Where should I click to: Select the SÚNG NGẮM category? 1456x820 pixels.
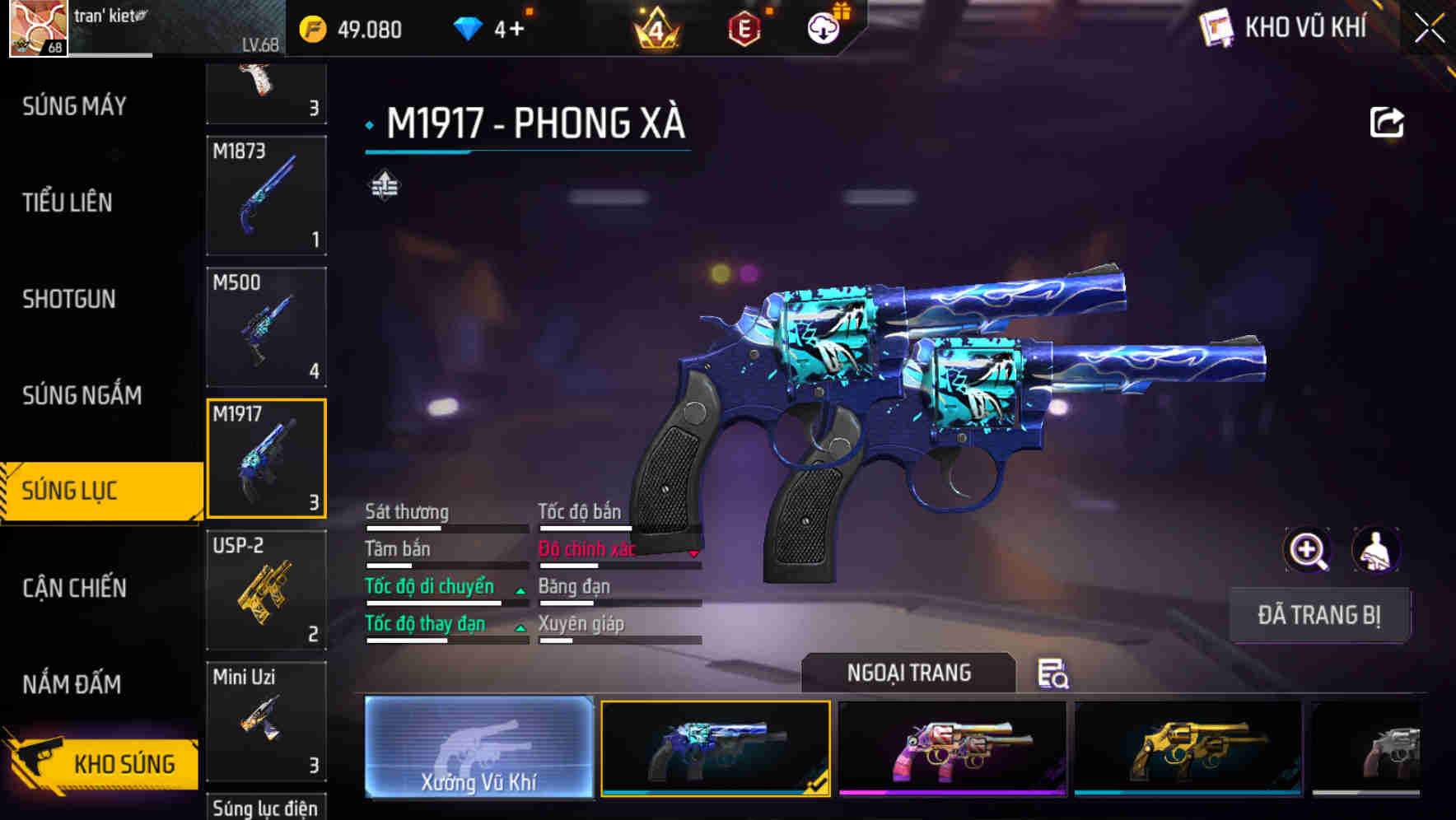(80, 395)
